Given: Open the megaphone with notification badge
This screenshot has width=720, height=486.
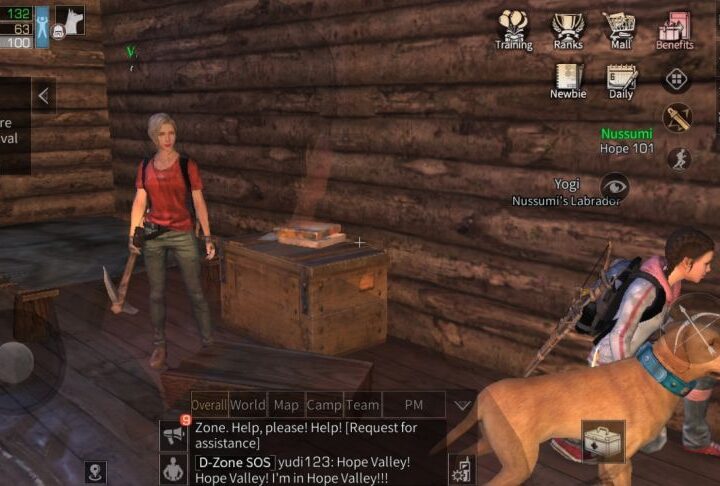Looking at the screenshot, I should [x=174, y=435].
